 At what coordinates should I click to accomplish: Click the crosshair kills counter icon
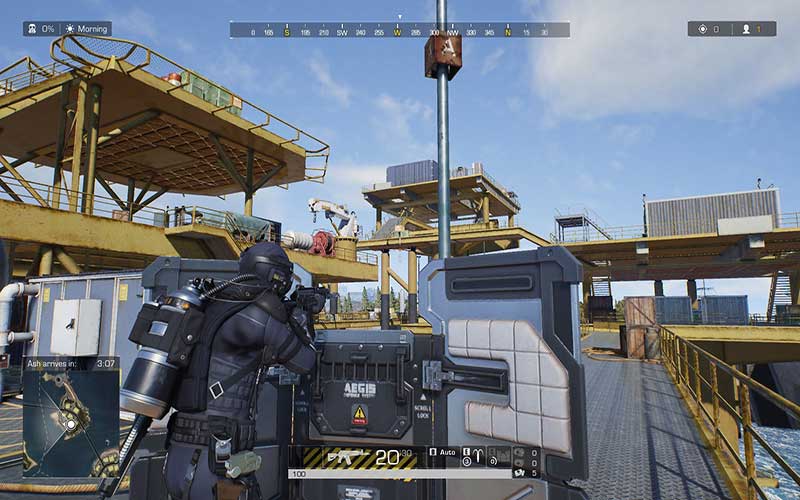704,29
